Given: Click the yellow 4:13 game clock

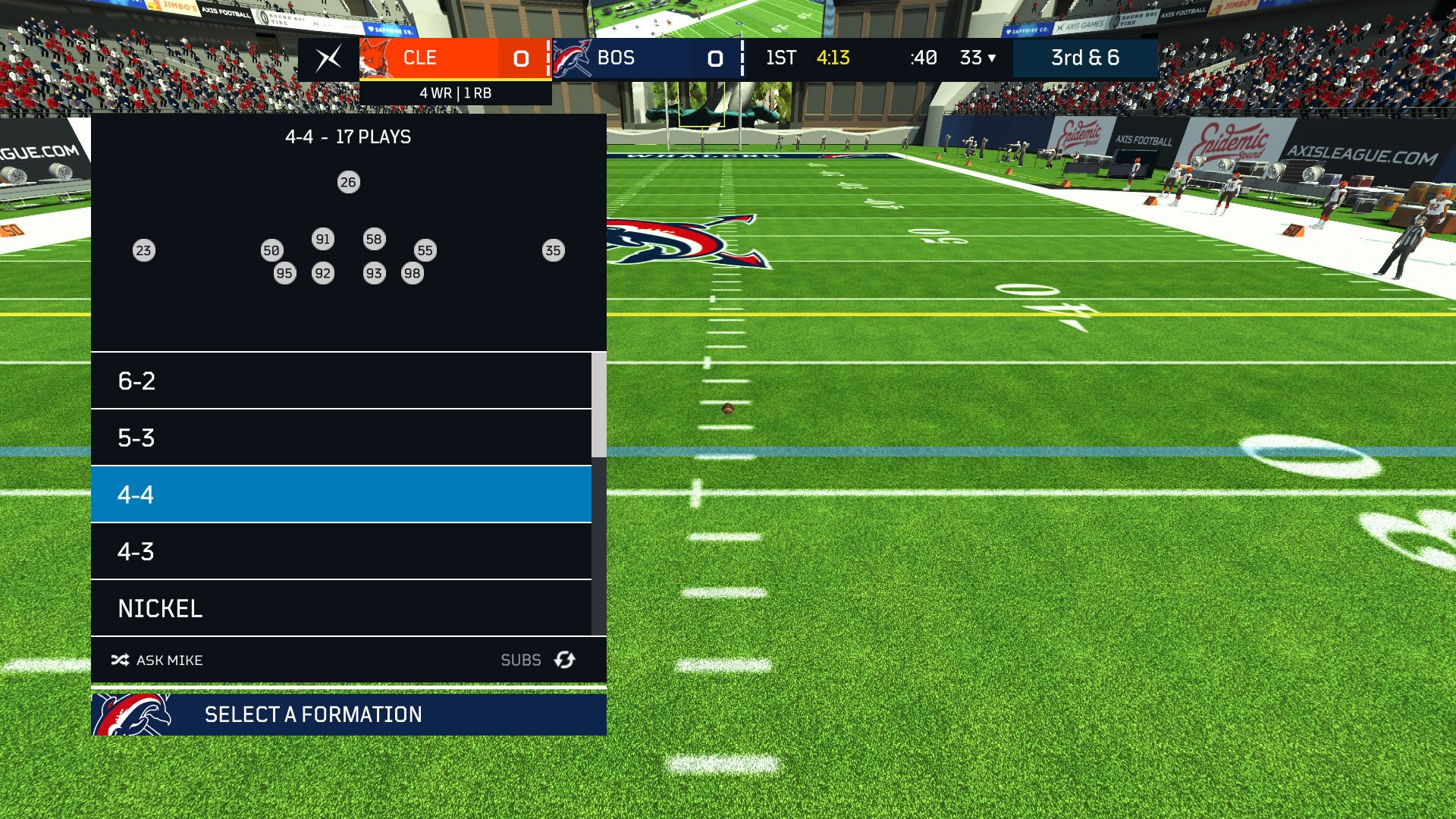Looking at the screenshot, I should (834, 57).
